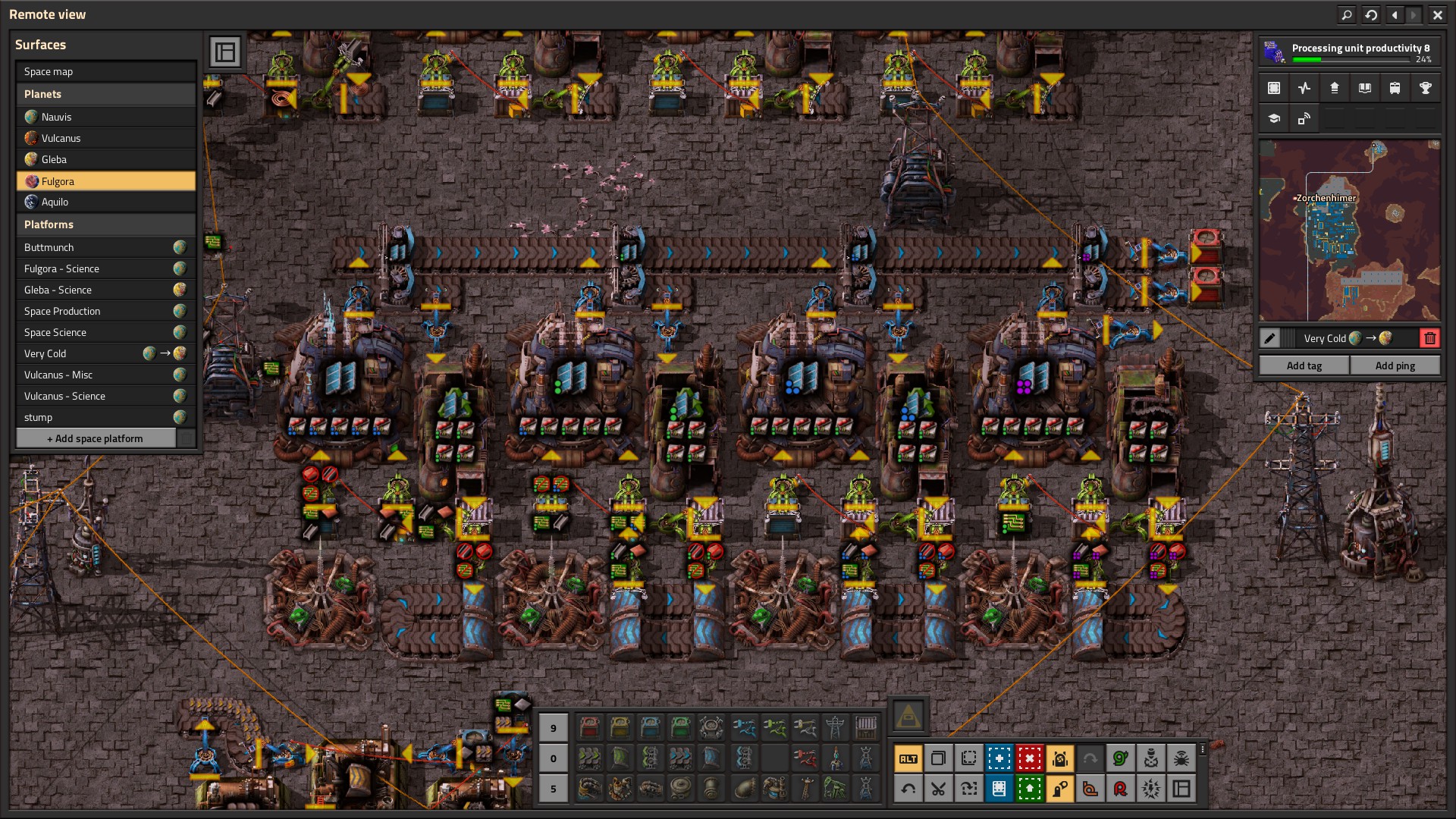This screenshot has height=819, width=1456.
Task: Select the red deconstruction planner tool
Action: (x=1029, y=758)
